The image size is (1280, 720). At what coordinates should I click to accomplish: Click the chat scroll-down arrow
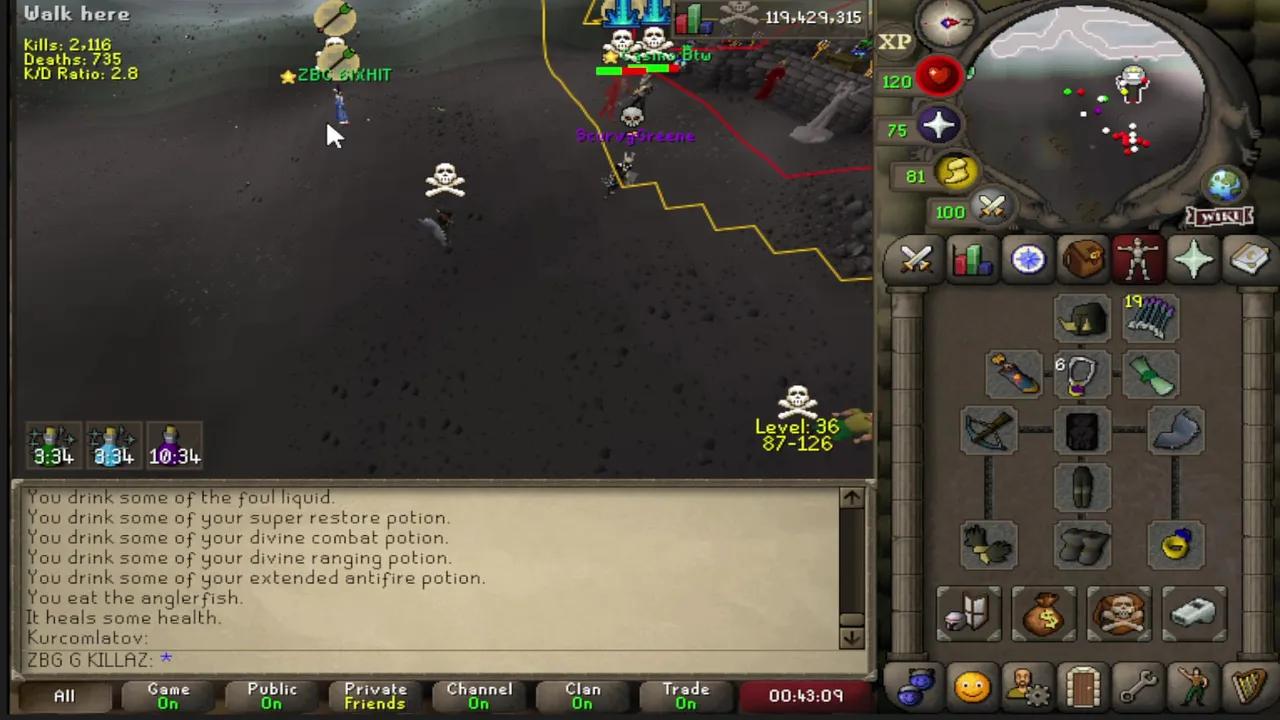[x=852, y=636]
